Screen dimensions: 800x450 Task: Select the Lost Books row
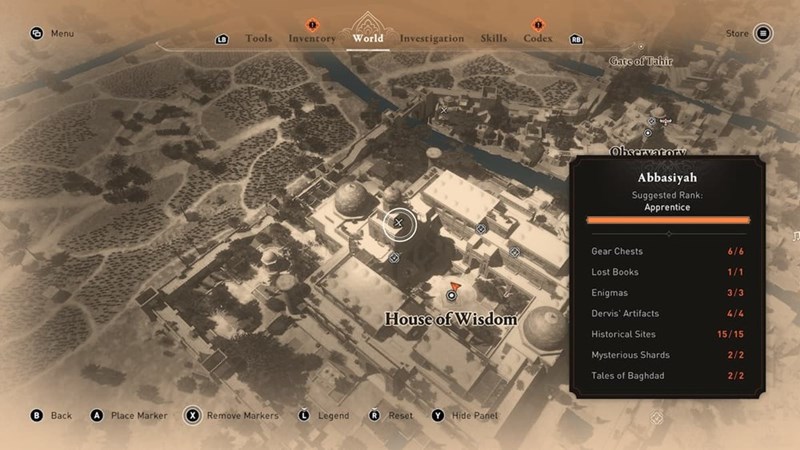tap(667, 272)
